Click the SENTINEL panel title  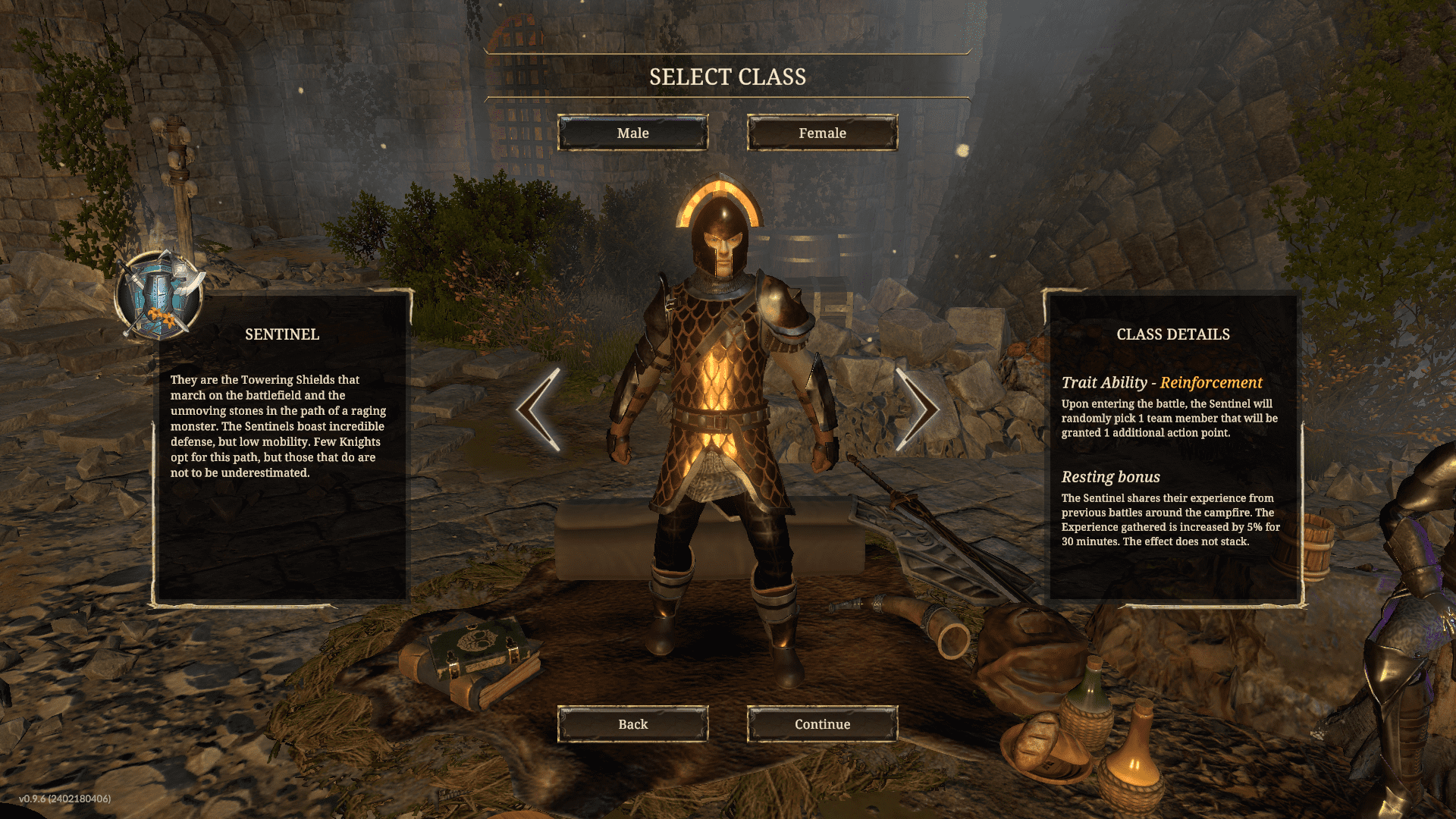(x=282, y=334)
